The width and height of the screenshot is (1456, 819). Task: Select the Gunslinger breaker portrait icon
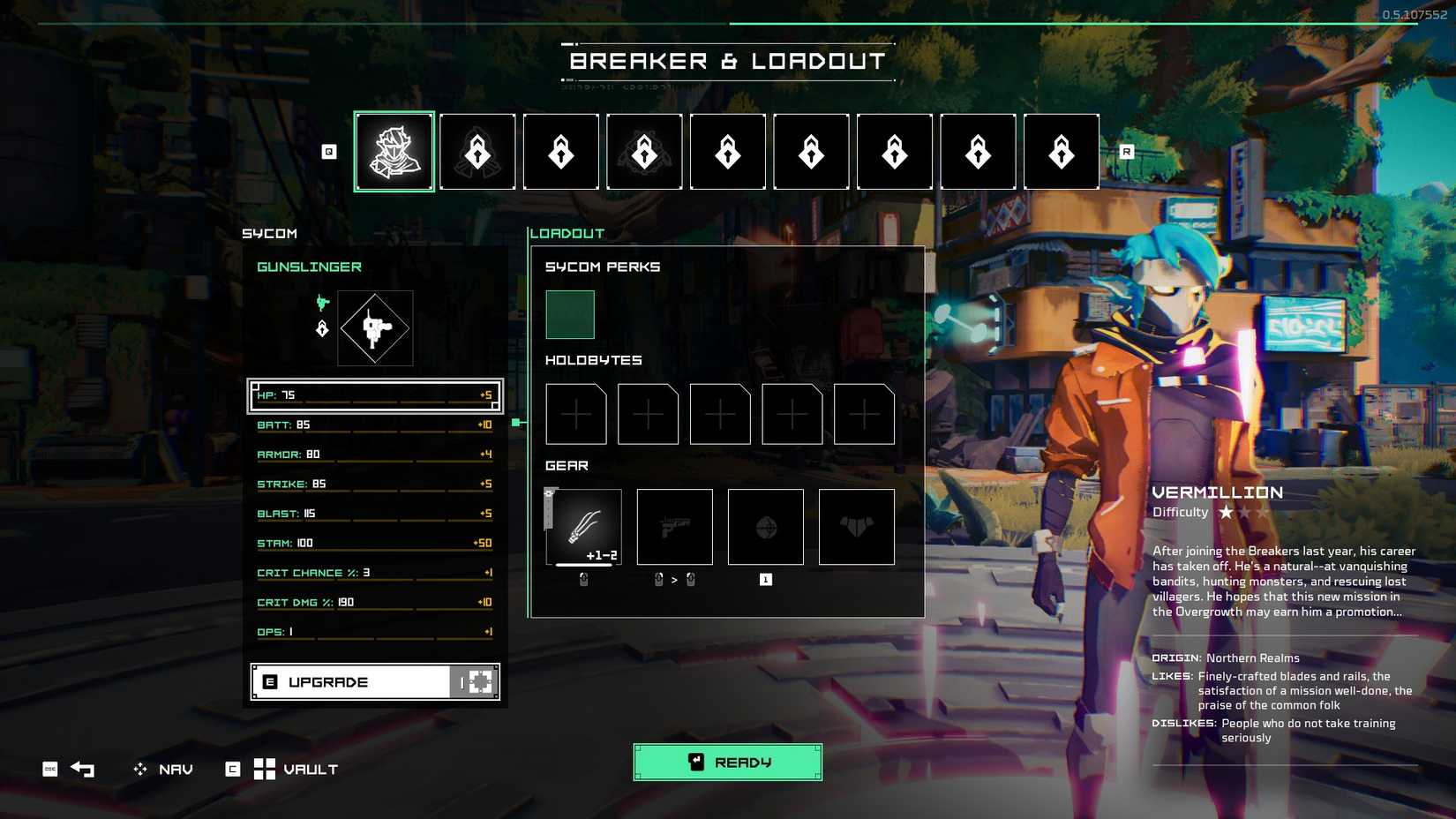coord(394,151)
